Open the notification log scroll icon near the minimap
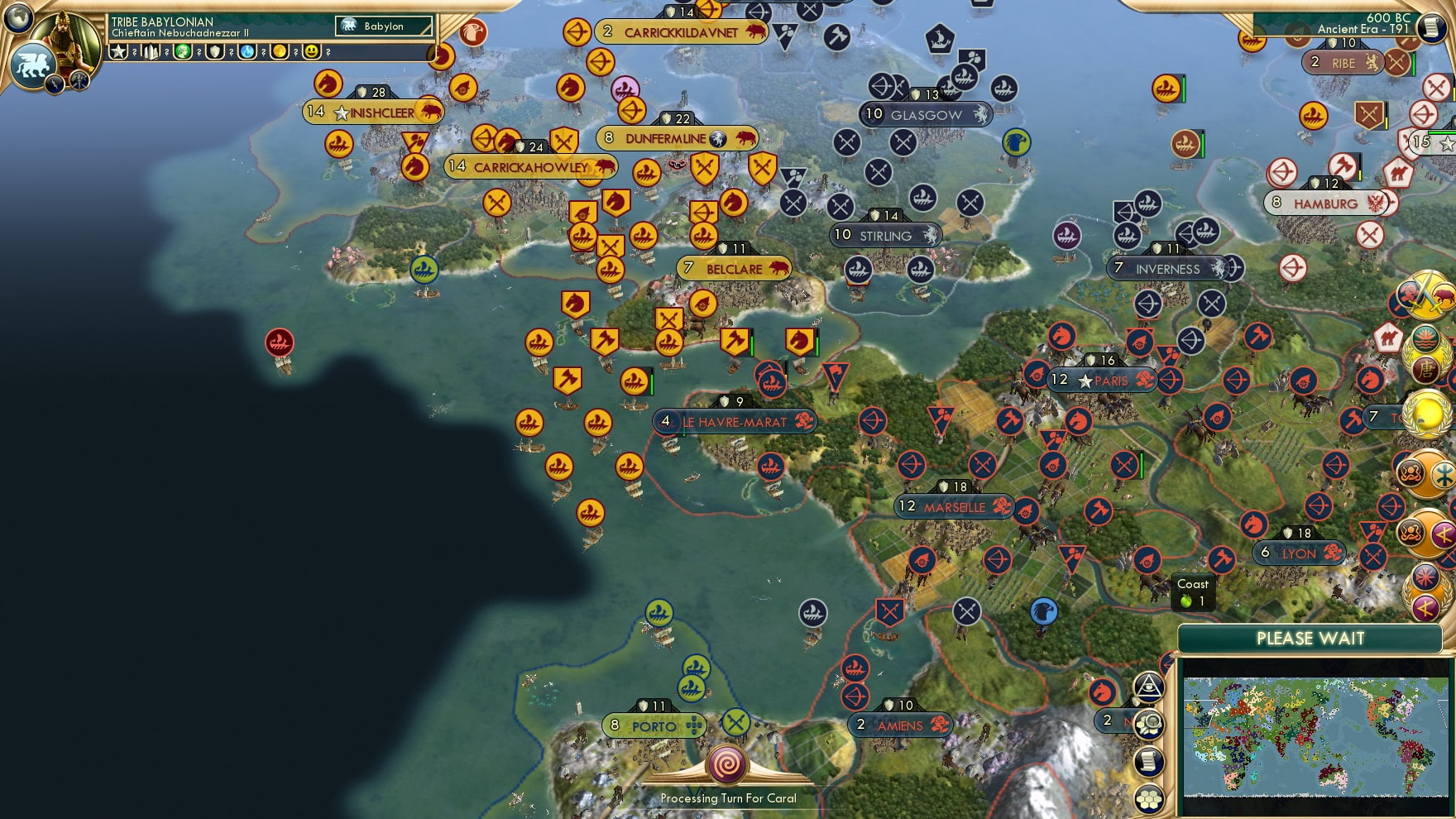 click(x=1147, y=761)
